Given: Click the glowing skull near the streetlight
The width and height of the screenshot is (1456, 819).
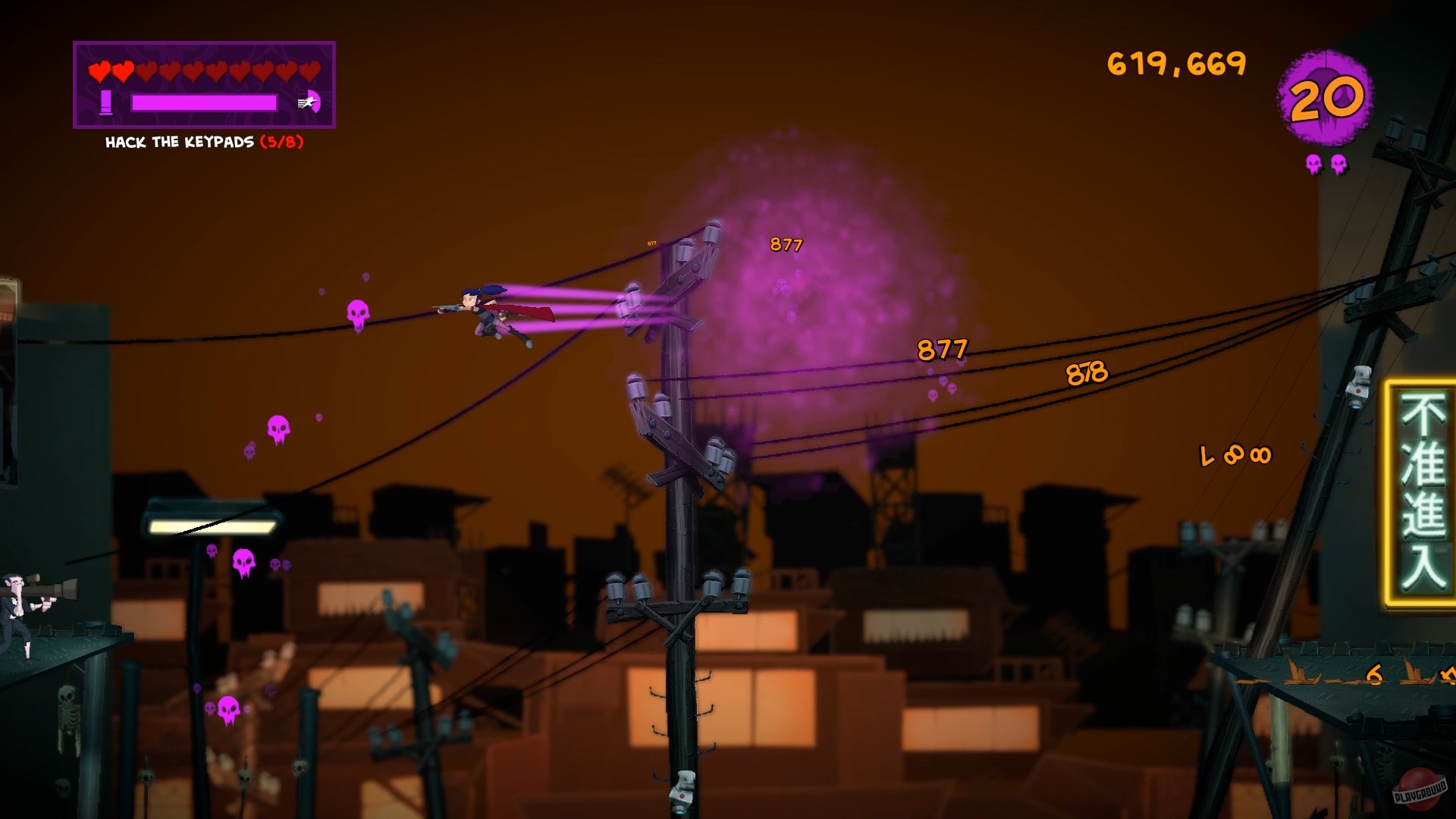Looking at the screenshot, I should coord(243,562).
